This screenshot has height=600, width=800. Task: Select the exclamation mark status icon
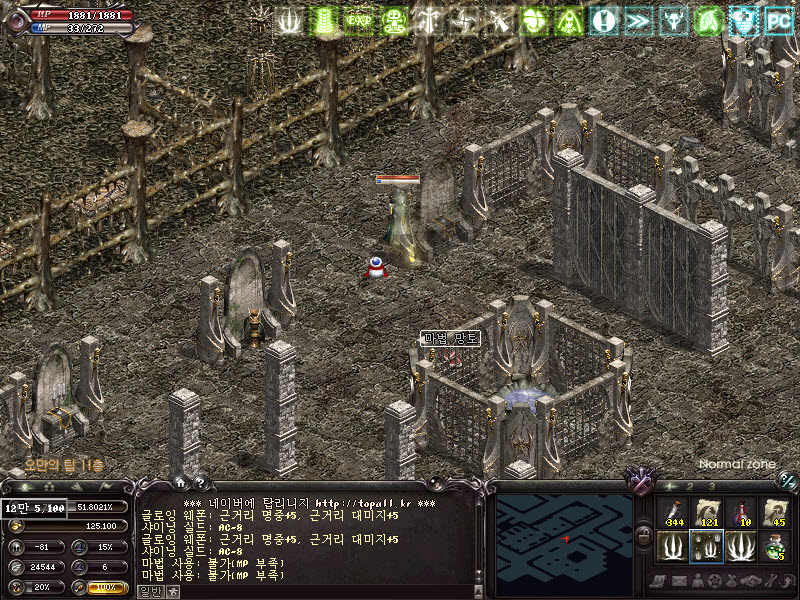click(603, 19)
